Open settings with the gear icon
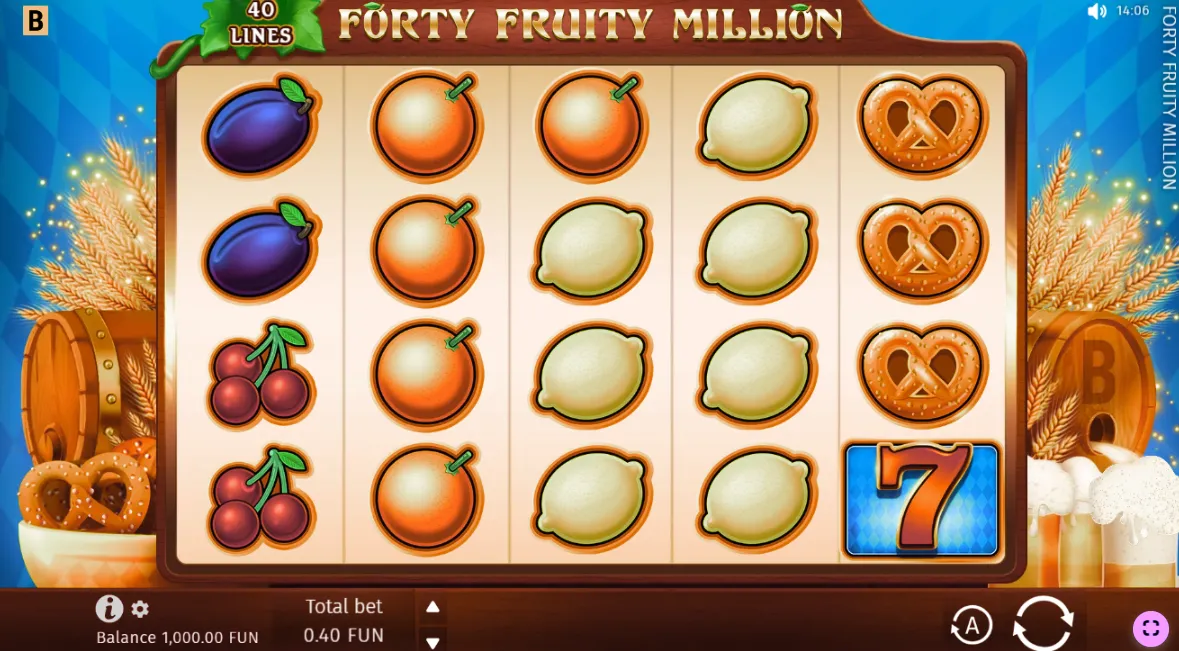1179x651 pixels. [x=140, y=609]
